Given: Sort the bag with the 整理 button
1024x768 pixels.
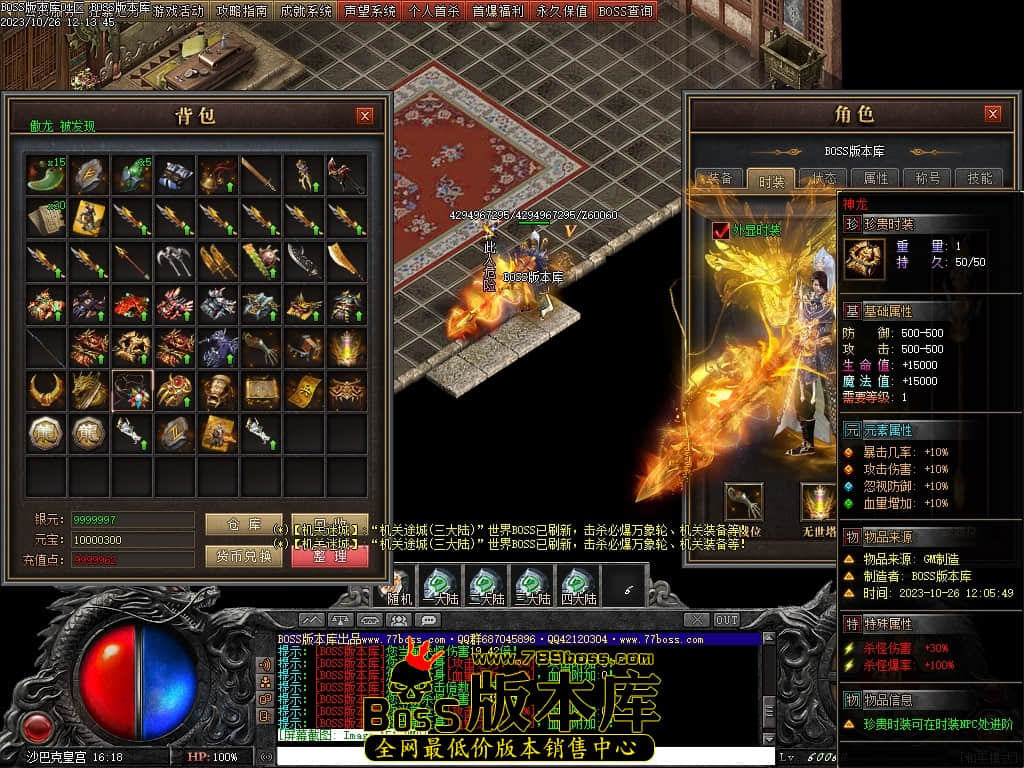Looking at the screenshot, I should tap(330, 556).
